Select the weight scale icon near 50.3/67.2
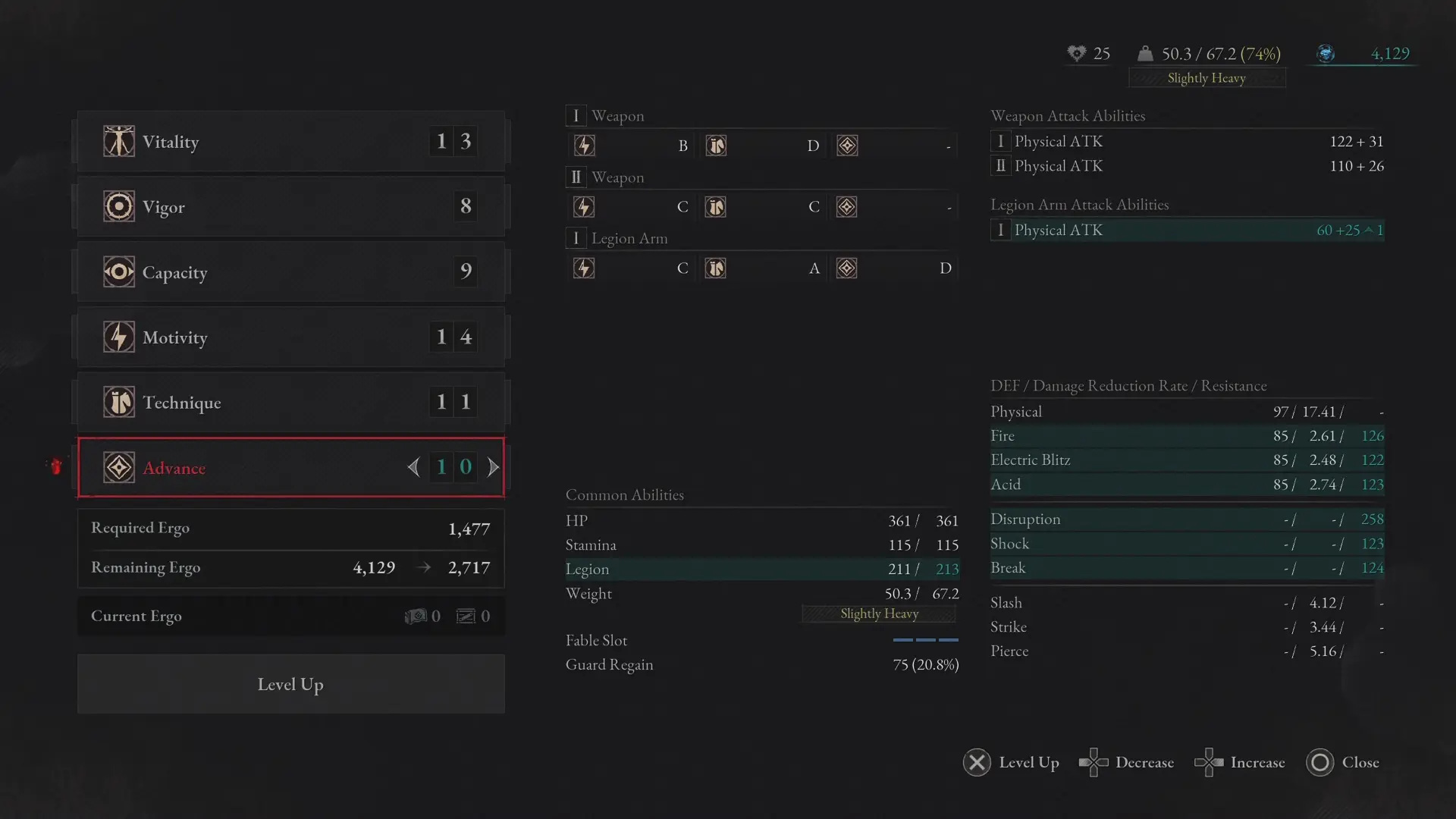Screen dimensions: 1456x819 point(1147,54)
